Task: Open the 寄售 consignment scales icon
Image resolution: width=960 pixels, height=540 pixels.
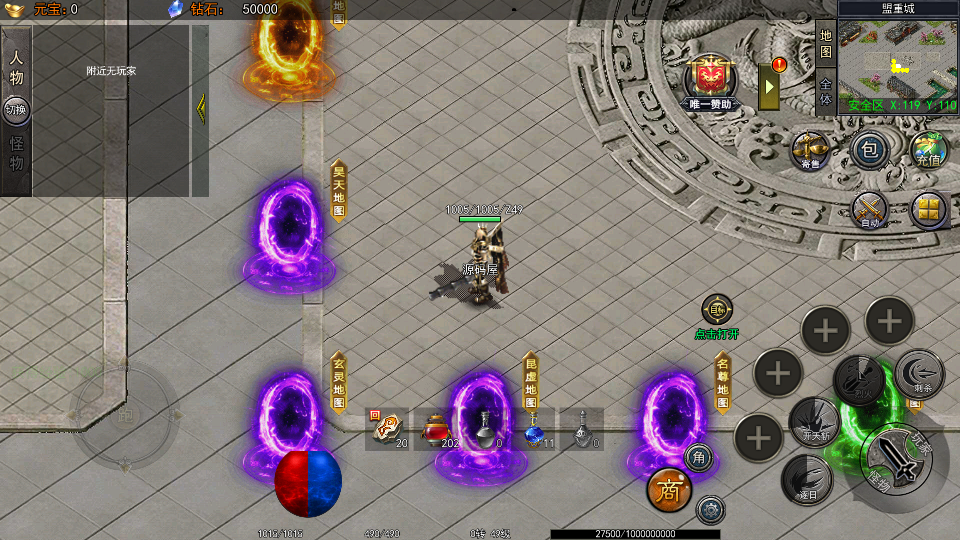Action: (810, 150)
